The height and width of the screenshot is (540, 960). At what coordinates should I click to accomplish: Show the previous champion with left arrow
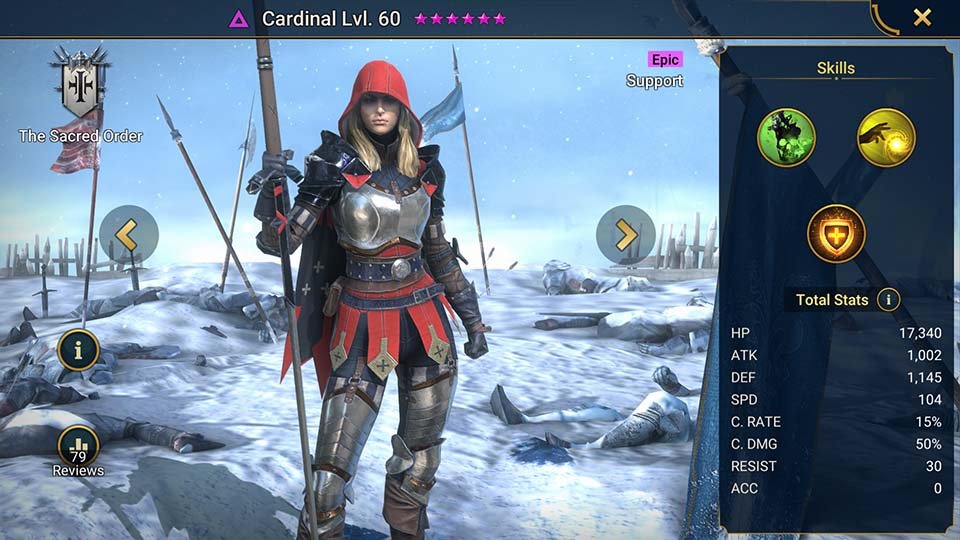pyautogui.click(x=128, y=235)
